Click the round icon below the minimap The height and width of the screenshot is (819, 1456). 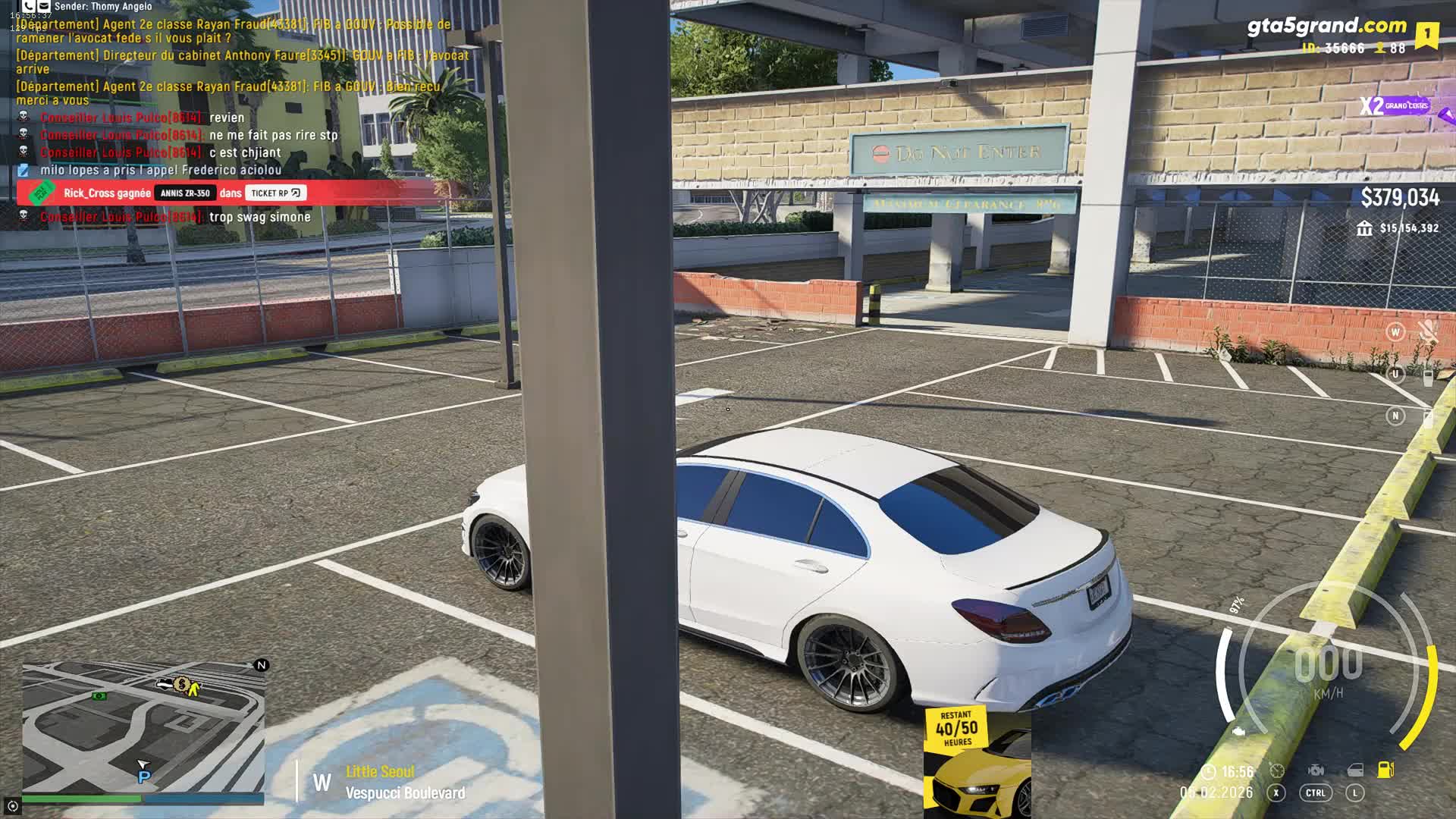pyautogui.click(x=12, y=805)
